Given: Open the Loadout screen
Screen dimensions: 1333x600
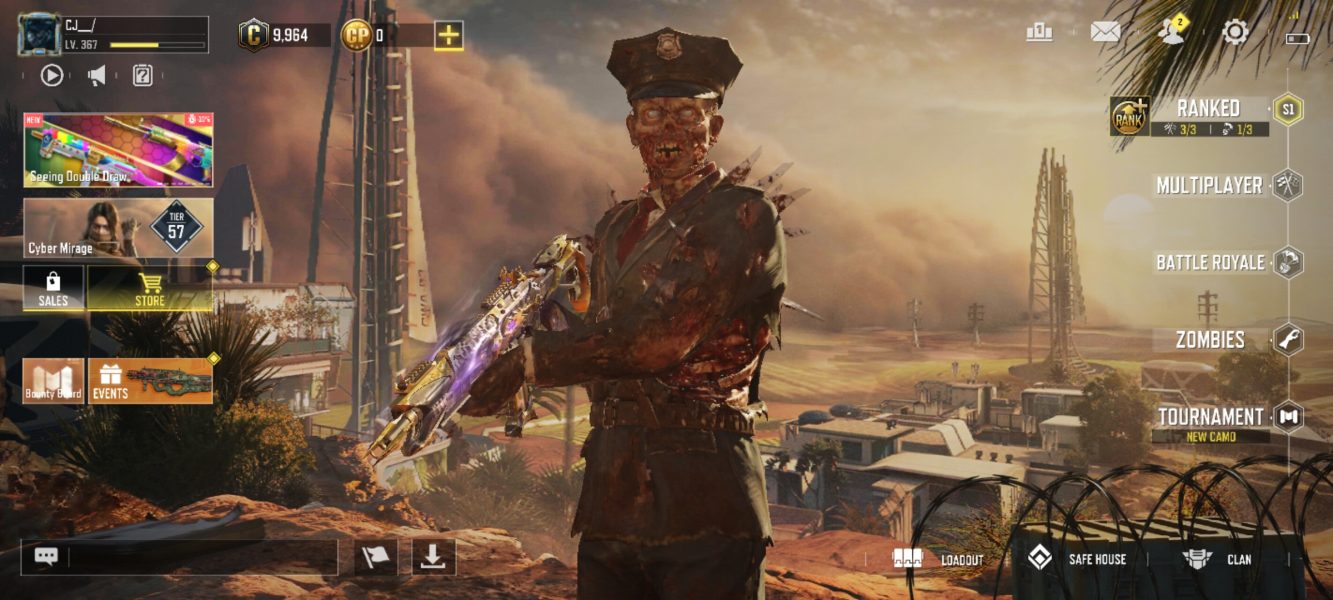Looking at the screenshot, I should 940,559.
